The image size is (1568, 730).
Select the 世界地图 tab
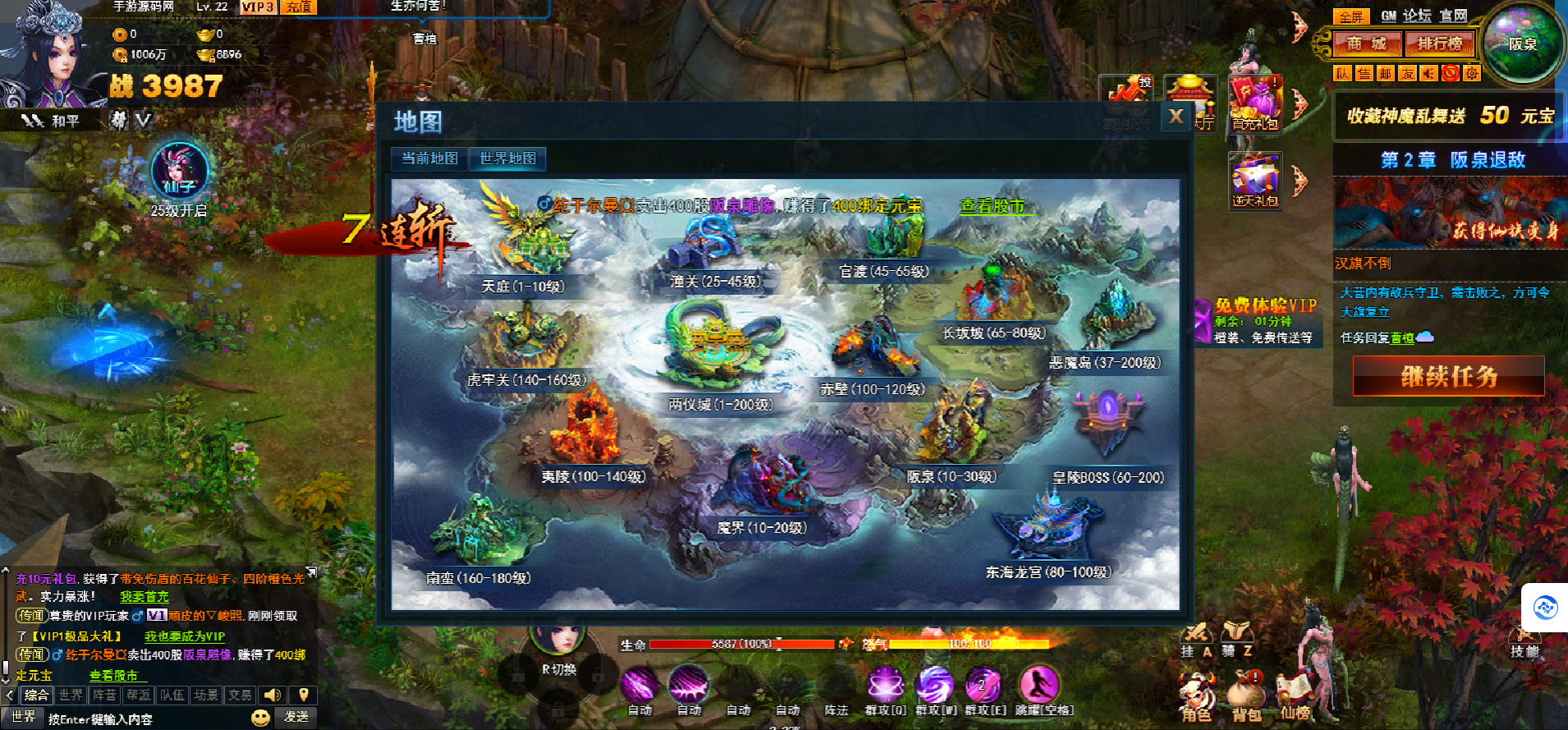pos(507,158)
